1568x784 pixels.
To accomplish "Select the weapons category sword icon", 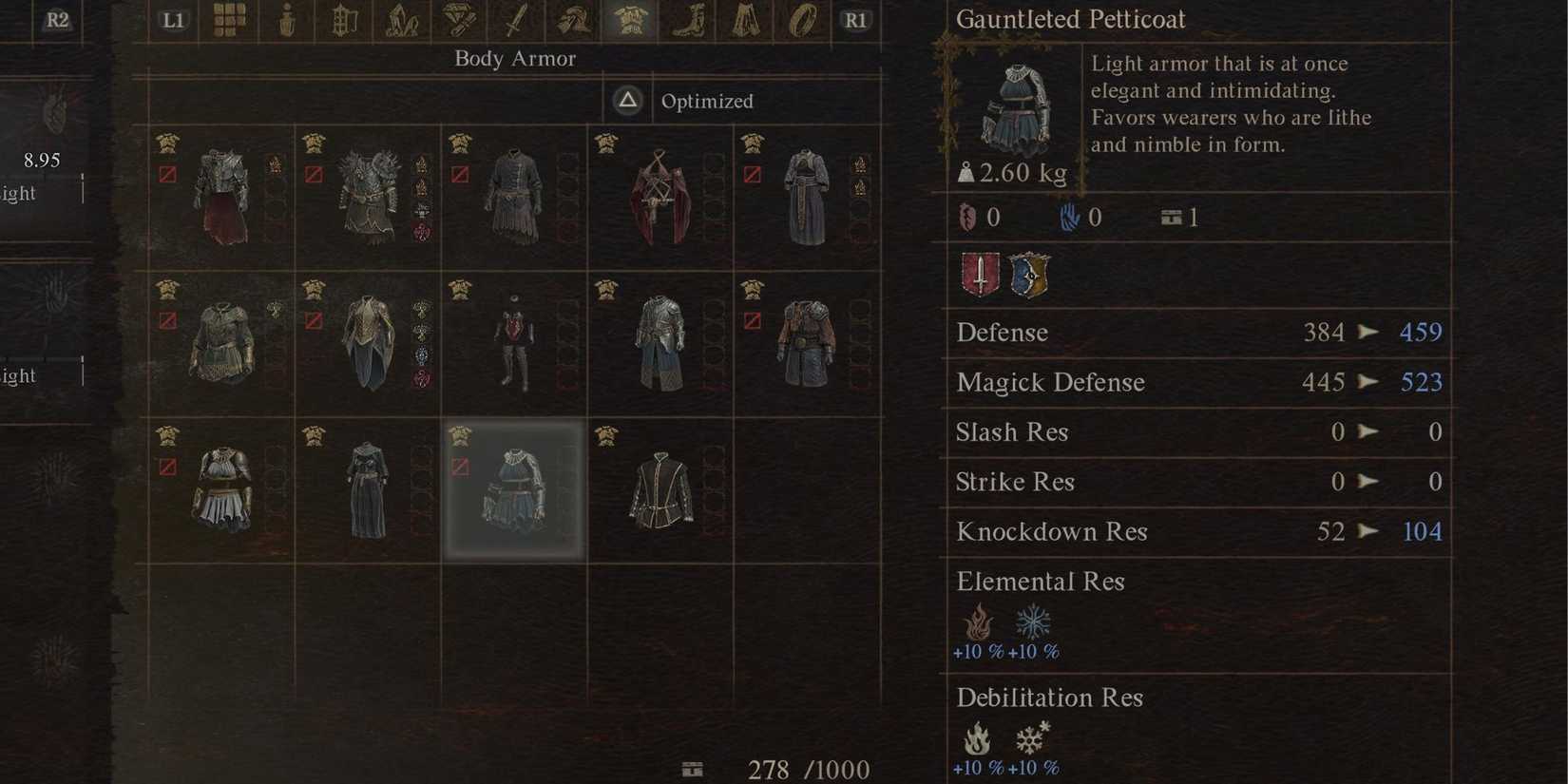I will pyautogui.click(x=514, y=19).
